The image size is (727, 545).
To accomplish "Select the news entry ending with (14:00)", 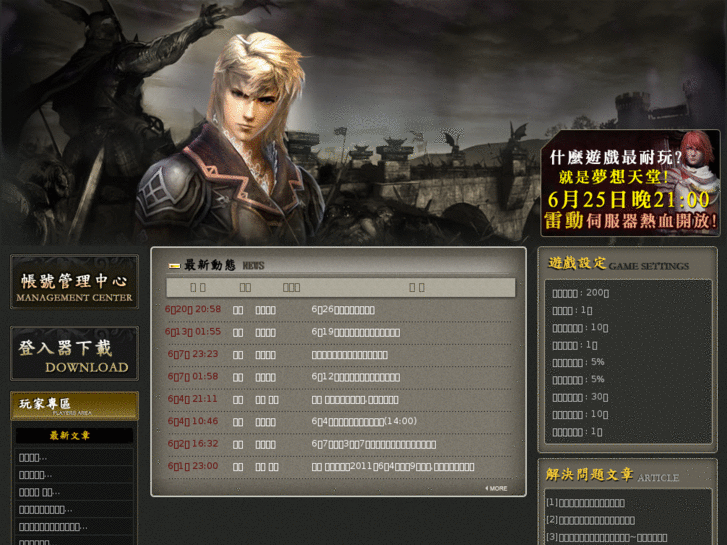I will point(364,421).
